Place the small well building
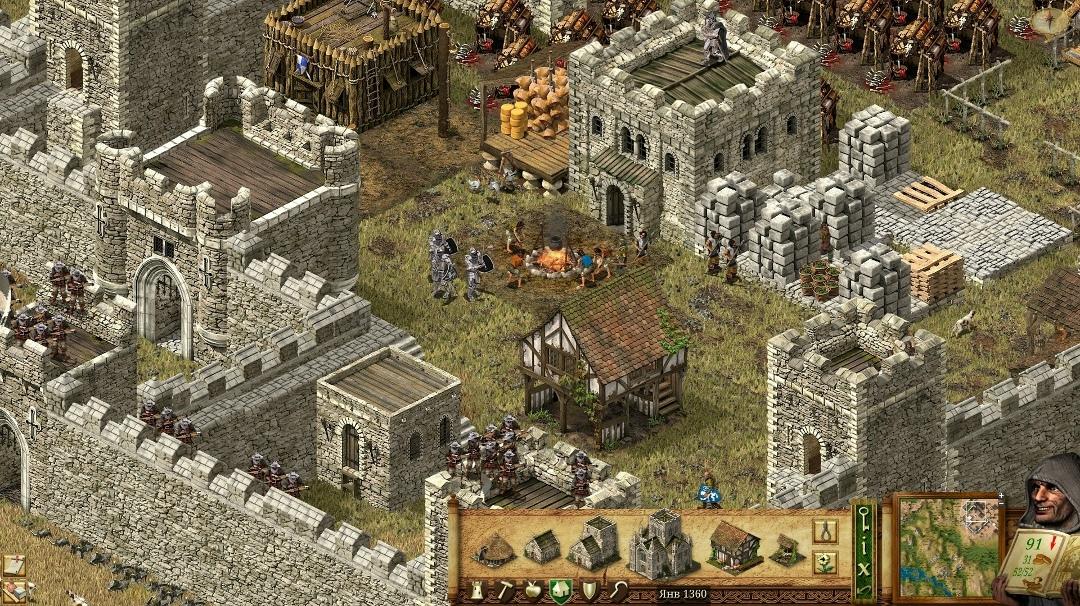Image resolution: width=1080 pixels, height=606 pixels. (785, 549)
